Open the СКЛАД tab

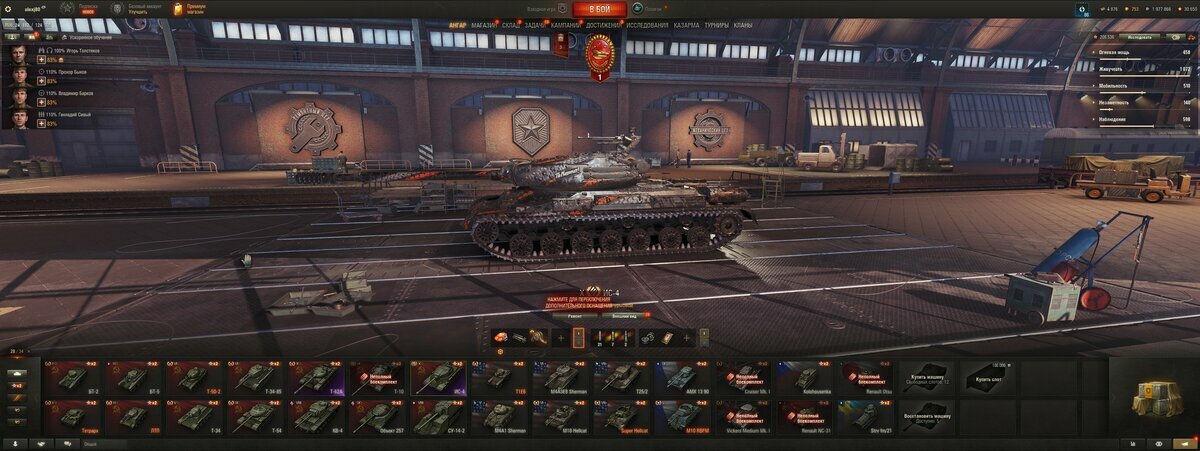(510, 24)
